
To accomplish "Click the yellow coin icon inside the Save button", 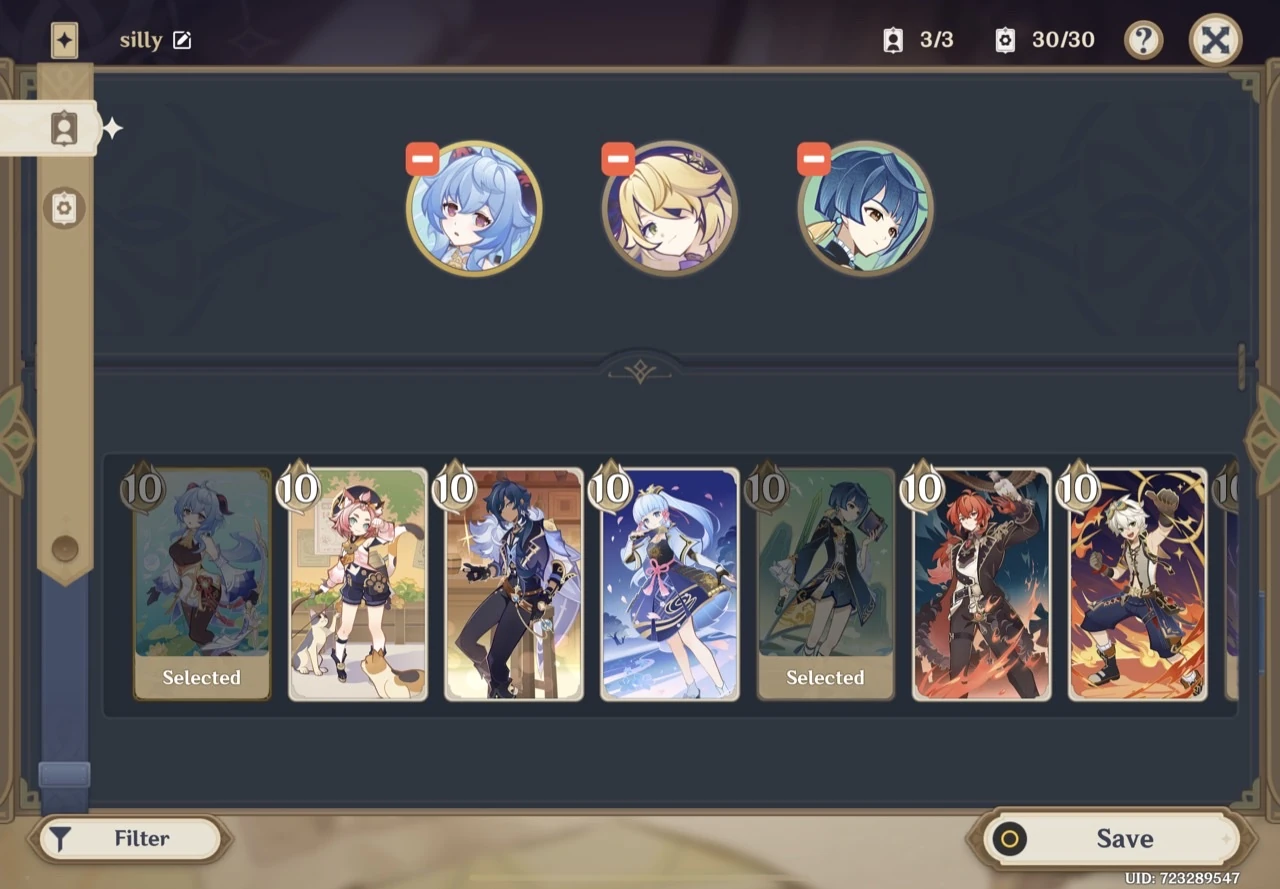I will point(1010,839).
